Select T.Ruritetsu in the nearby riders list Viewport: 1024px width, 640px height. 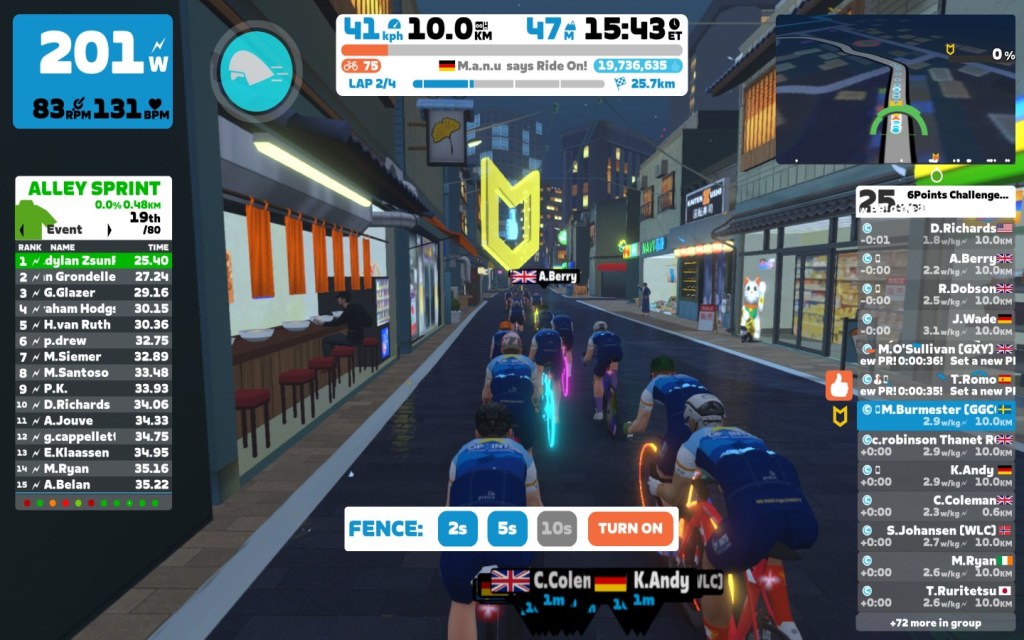tap(936, 597)
